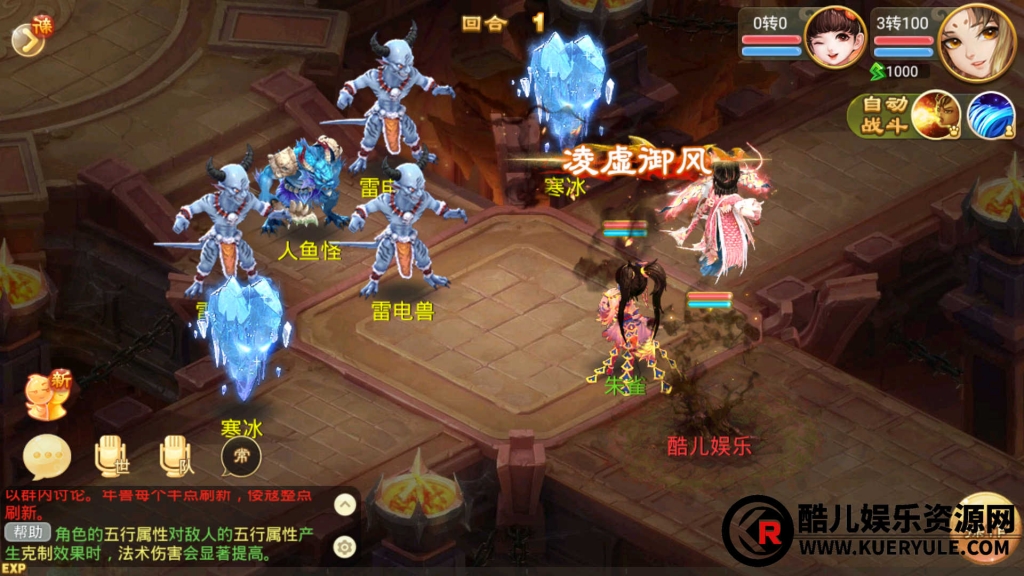Select the fire-breath auto skill icon
The width and height of the screenshot is (1024, 576).
(x=935, y=116)
